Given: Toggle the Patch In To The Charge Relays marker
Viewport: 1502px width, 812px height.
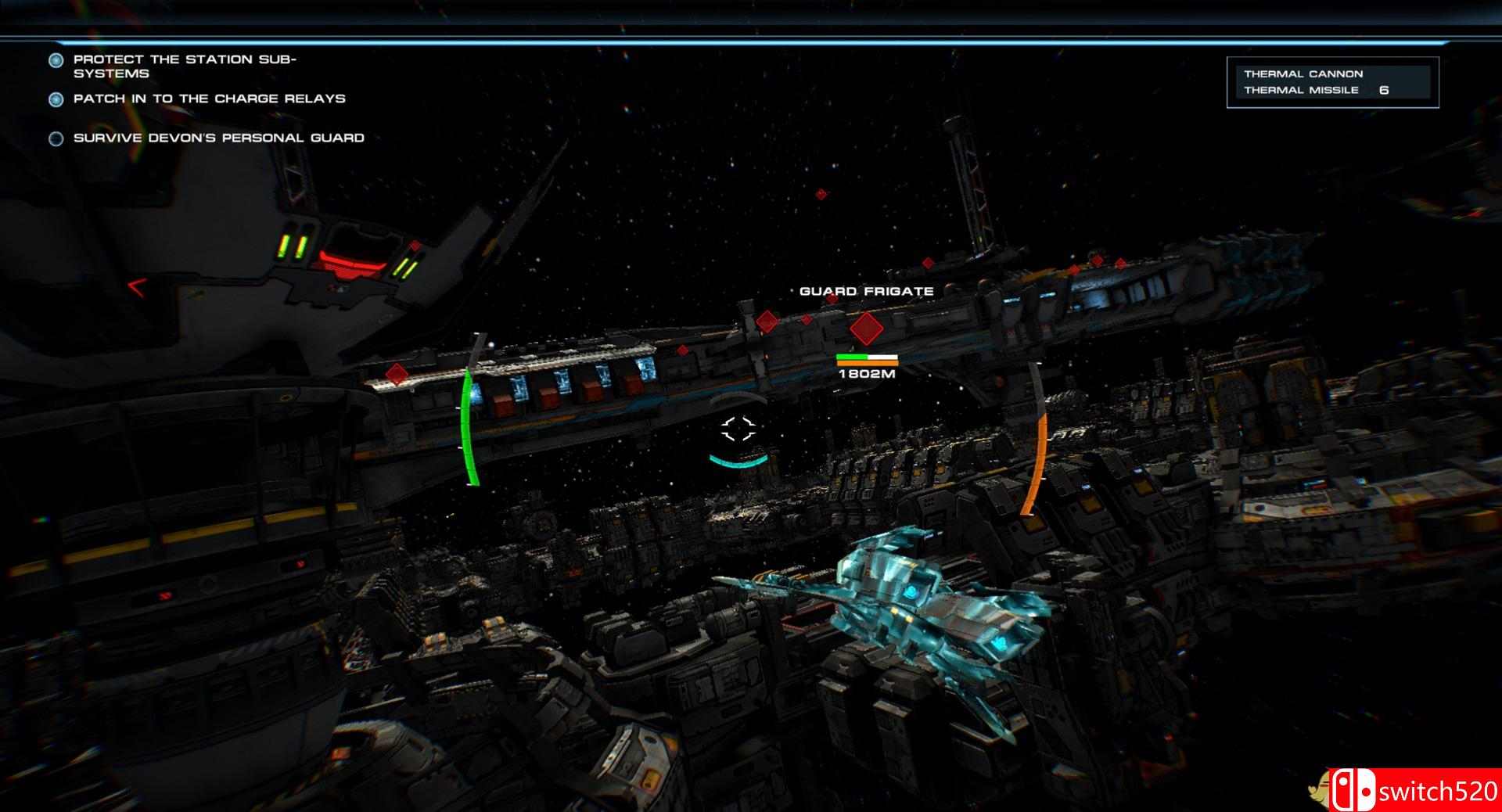Looking at the screenshot, I should (x=55, y=99).
